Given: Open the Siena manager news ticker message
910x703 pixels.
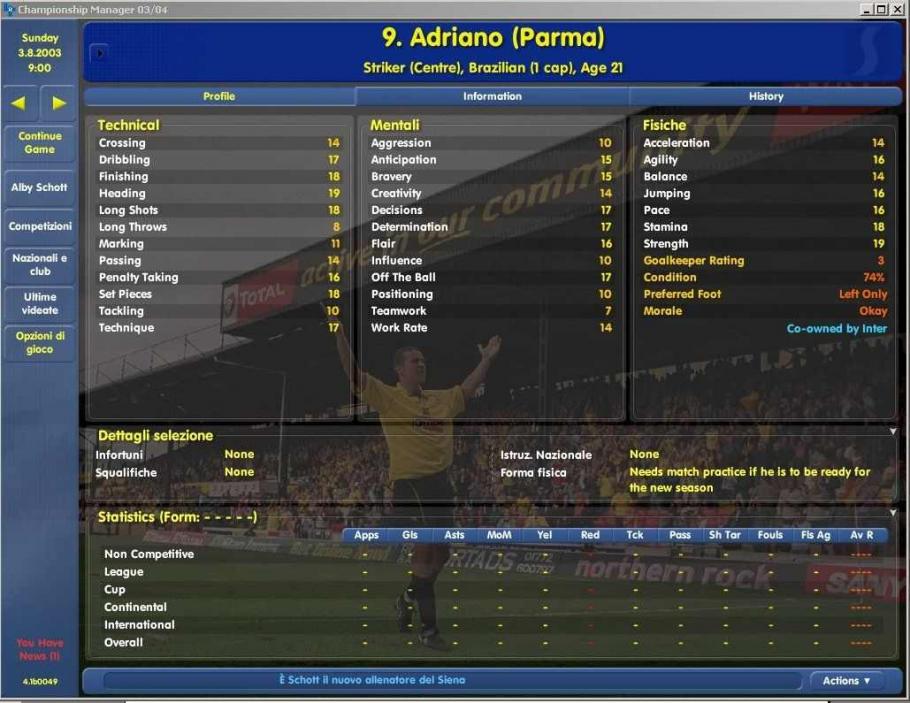Looking at the screenshot, I should click(372, 680).
